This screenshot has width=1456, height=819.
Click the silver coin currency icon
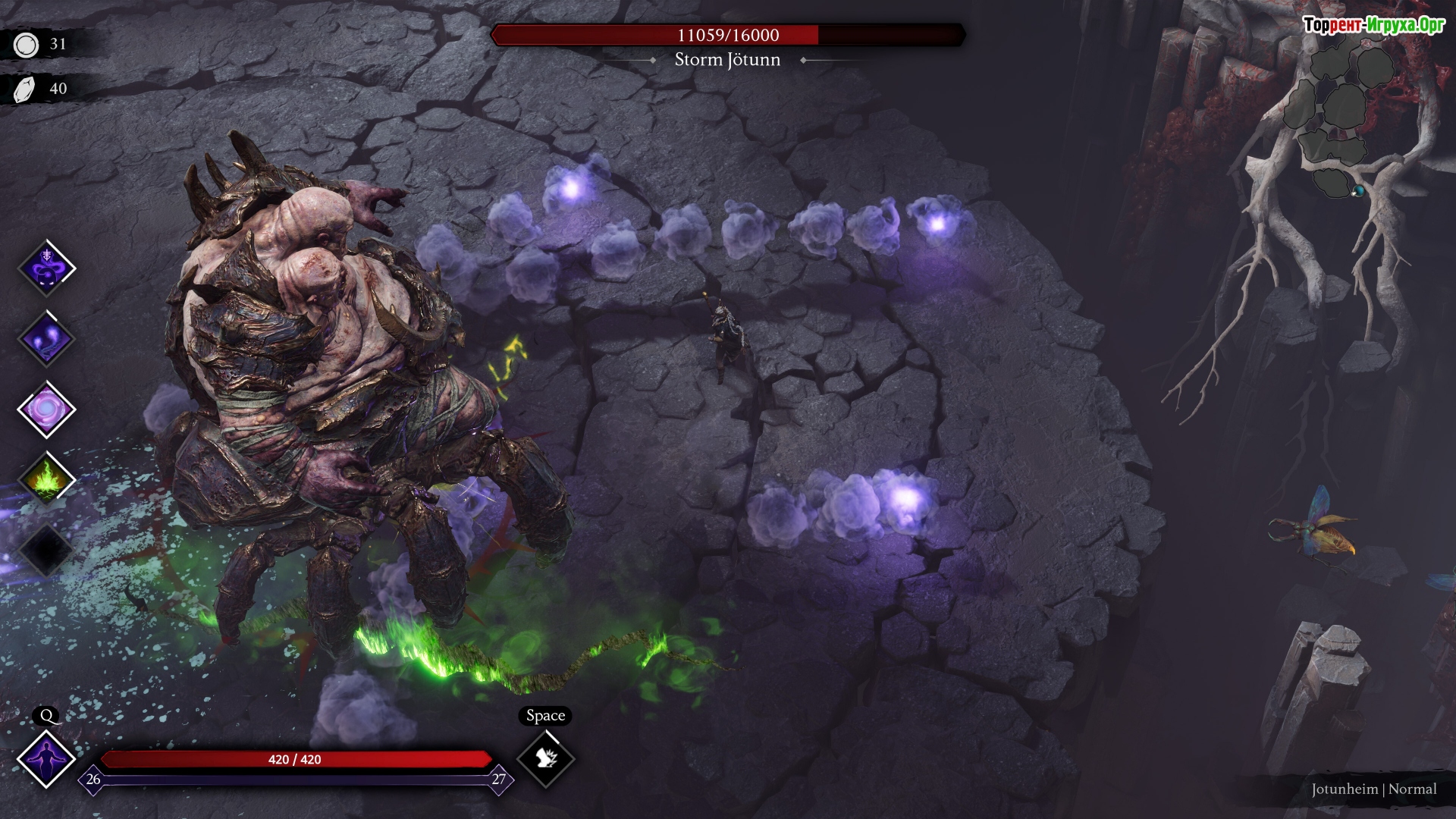click(x=27, y=45)
